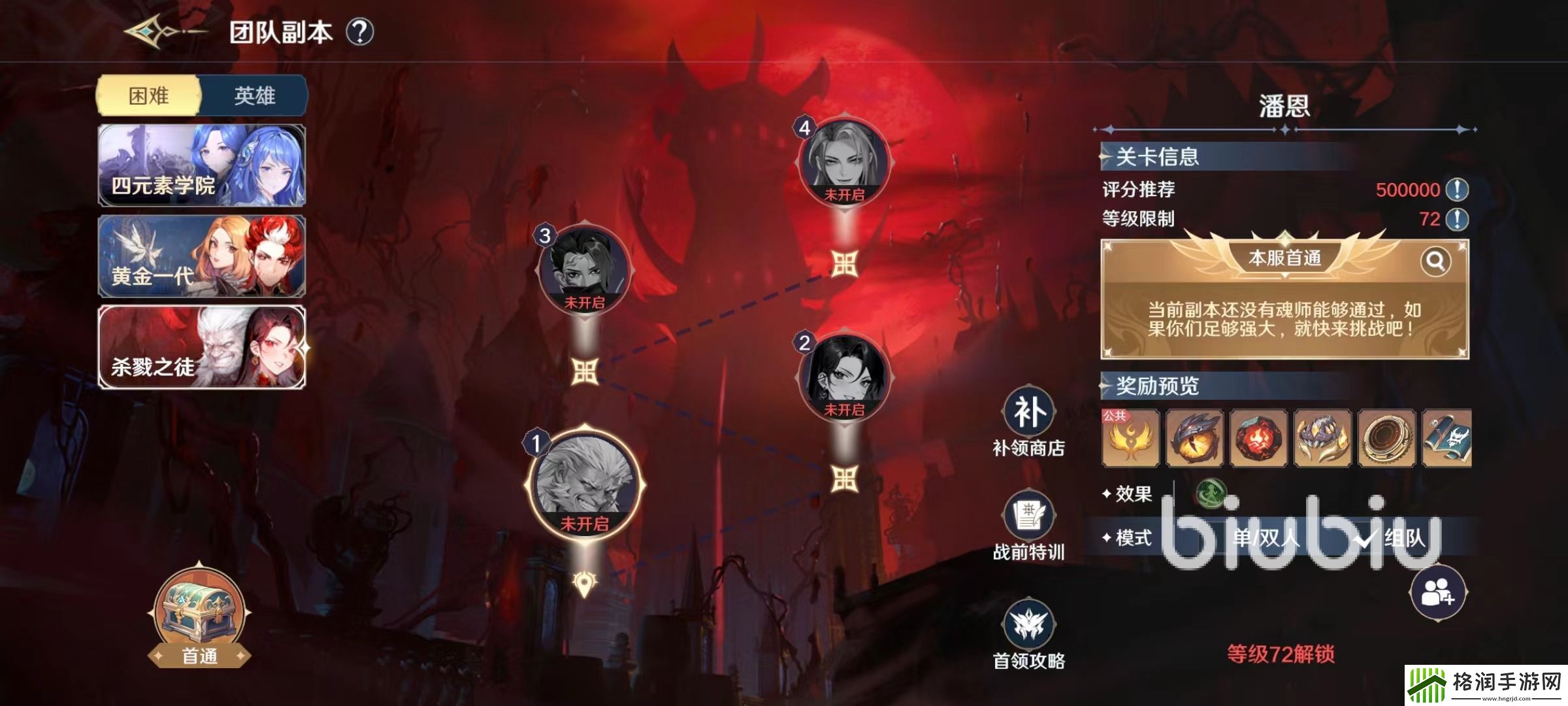This screenshot has height=706, width=1568.
Task: View 本服首通 details with magnifier
Action: [1435, 261]
